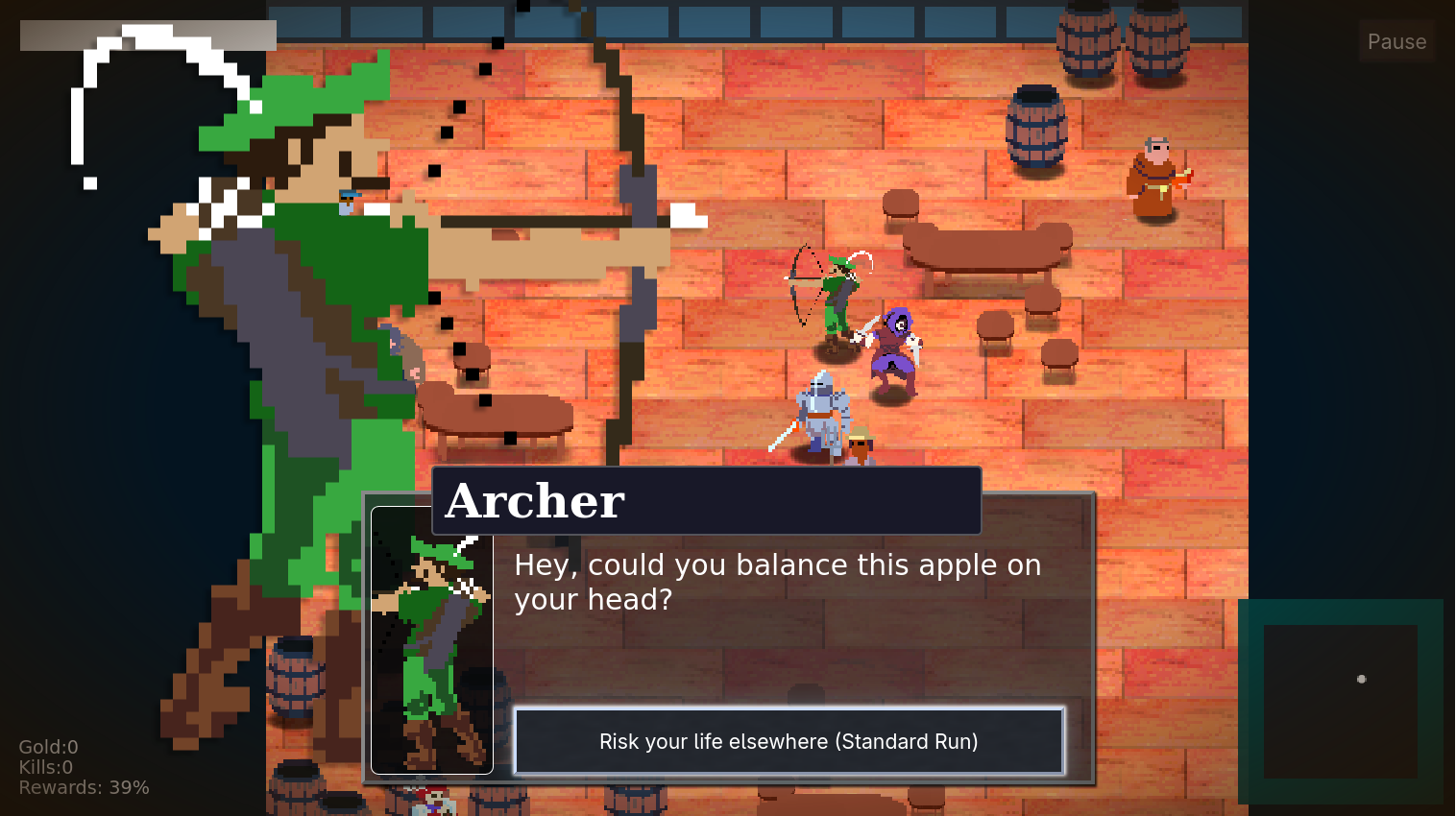Choose "Risk your life elsewhere (Standard Run)"
Viewport: 1456px width, 816px height.
[x=789, y=741]
